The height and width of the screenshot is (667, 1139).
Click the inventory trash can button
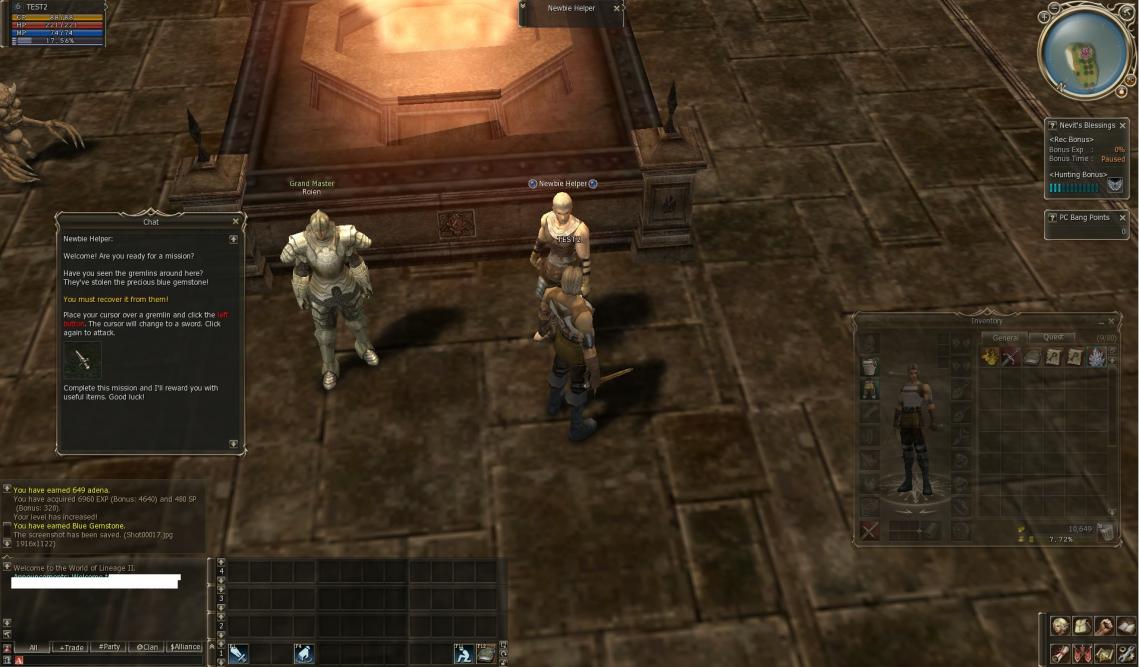pyautogui.click(x=1105, y=533)
